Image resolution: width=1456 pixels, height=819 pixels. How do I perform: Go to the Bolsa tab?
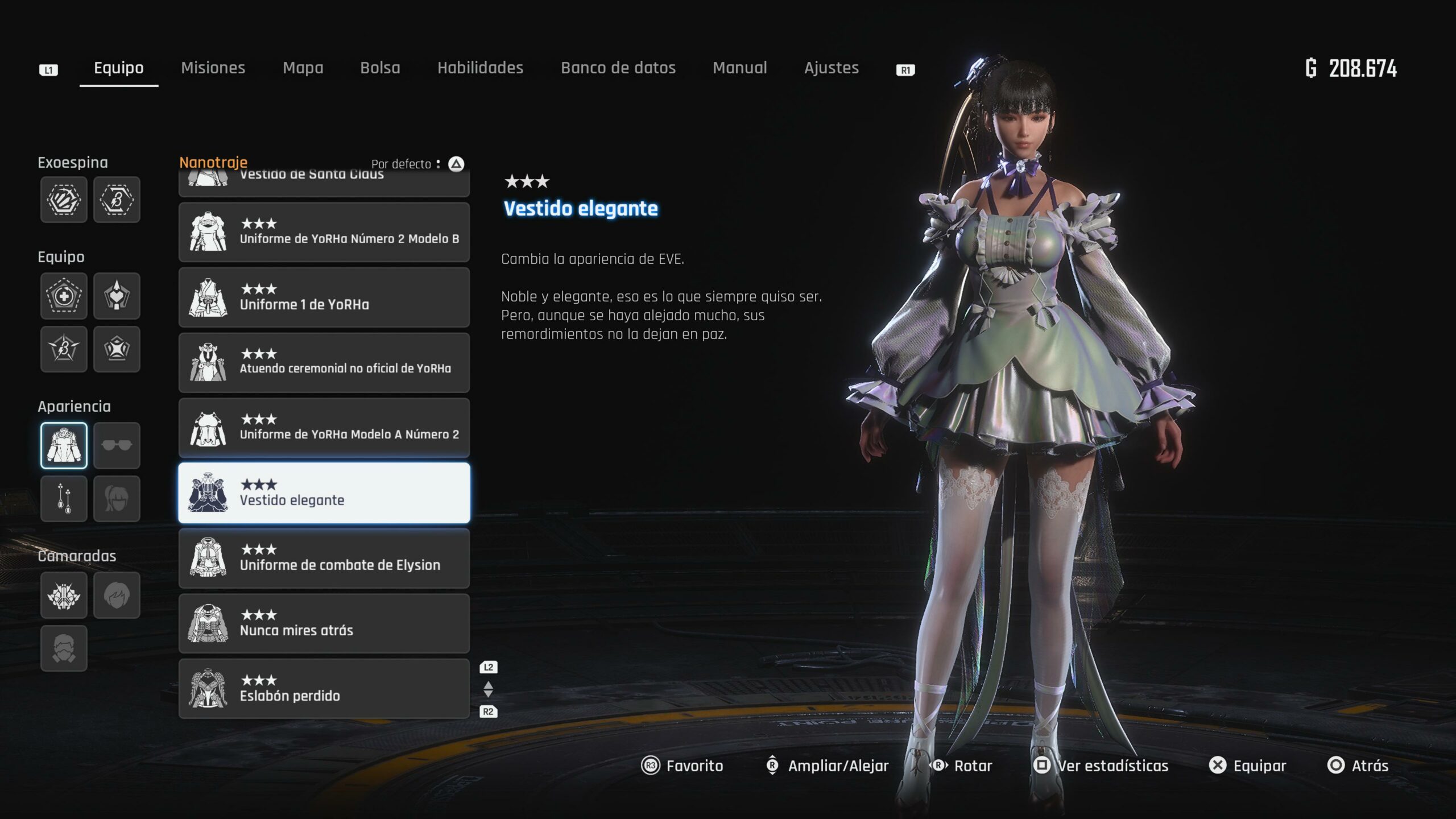[x=380, y=68]
